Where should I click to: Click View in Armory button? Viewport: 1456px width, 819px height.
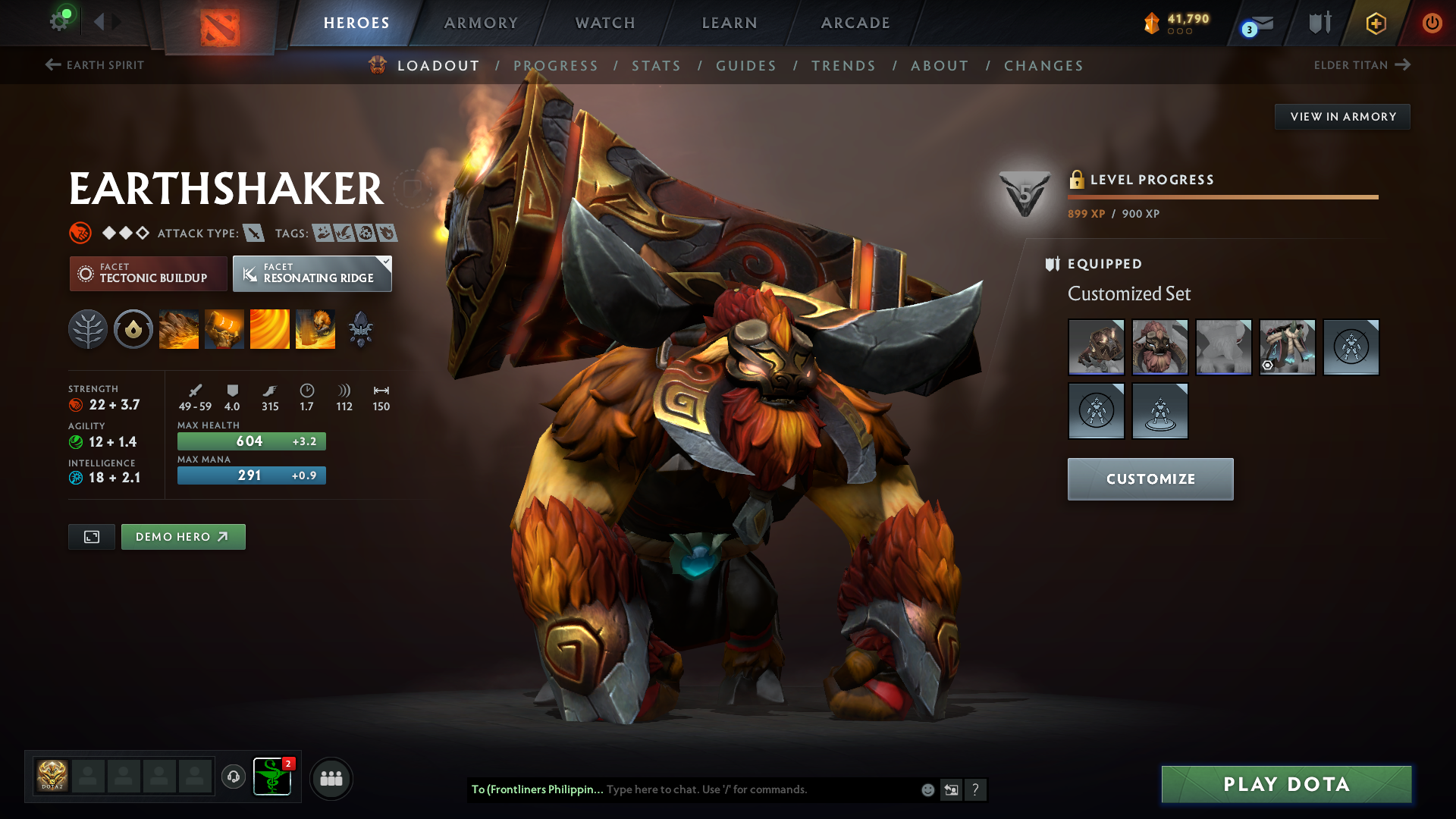coord(1342,117)
